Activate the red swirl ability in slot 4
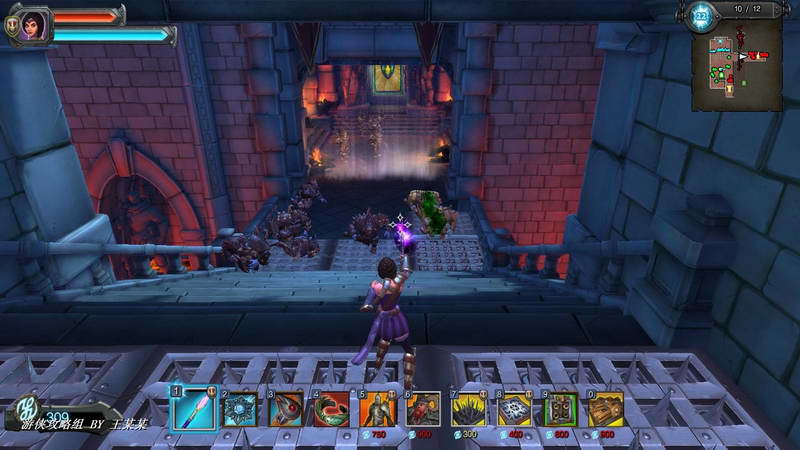 (x=332, y=408)
